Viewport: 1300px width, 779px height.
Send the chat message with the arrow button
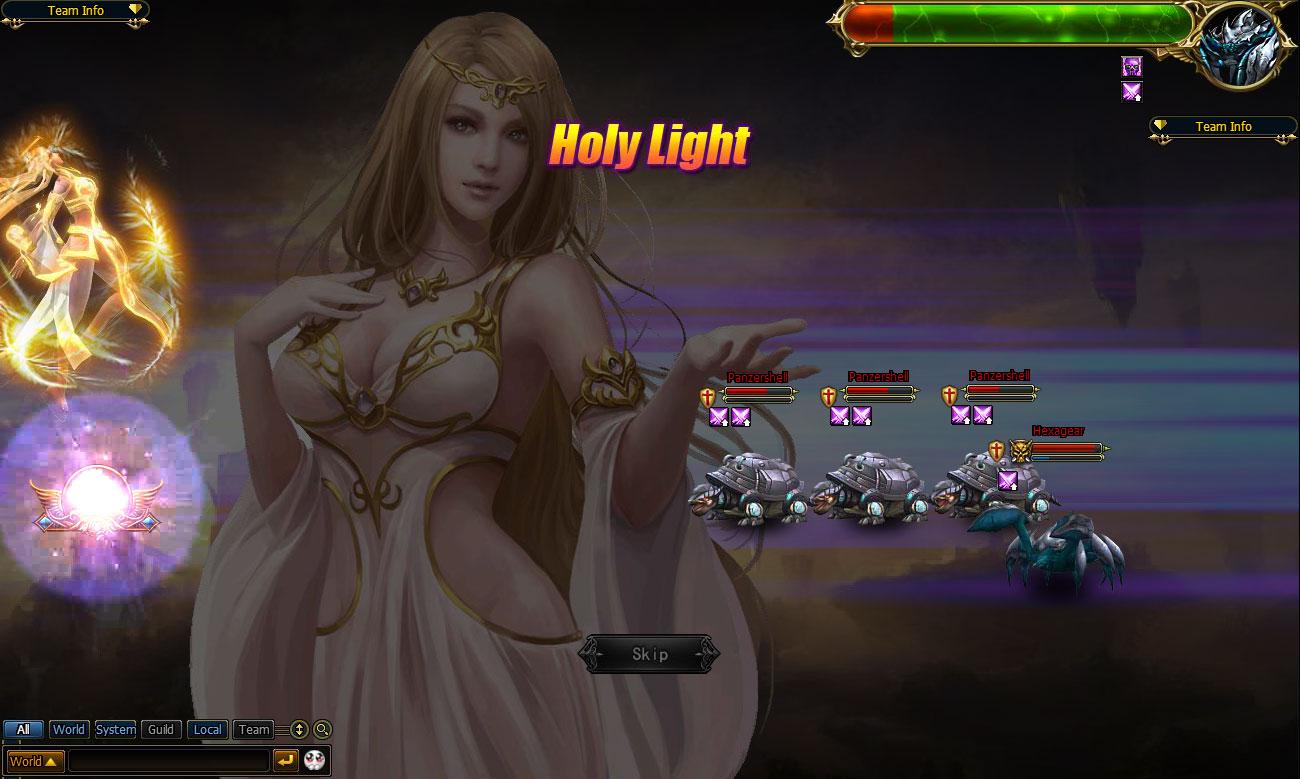[286, 761]
